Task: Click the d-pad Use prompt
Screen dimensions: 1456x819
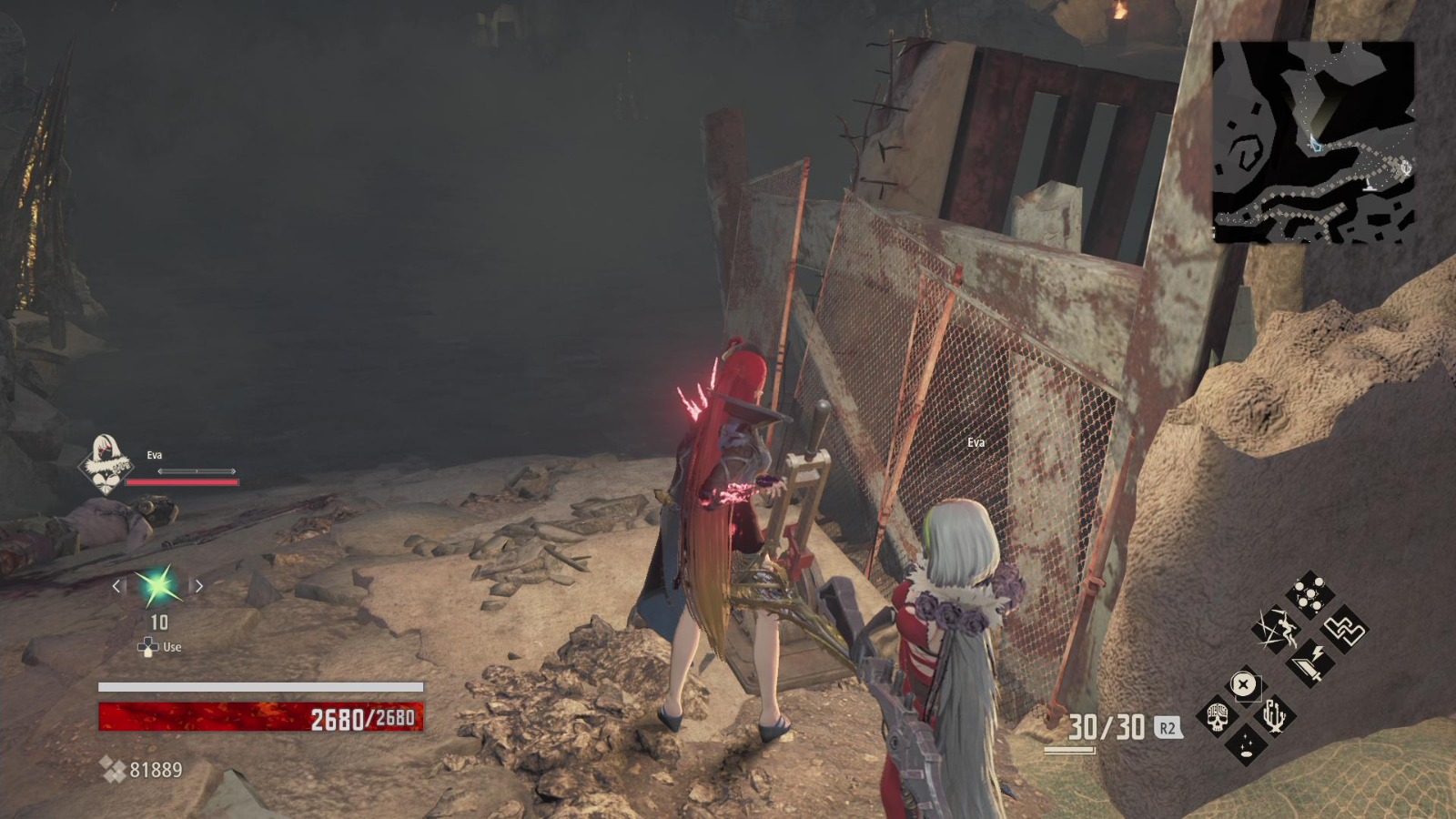Action: [157, 647]
